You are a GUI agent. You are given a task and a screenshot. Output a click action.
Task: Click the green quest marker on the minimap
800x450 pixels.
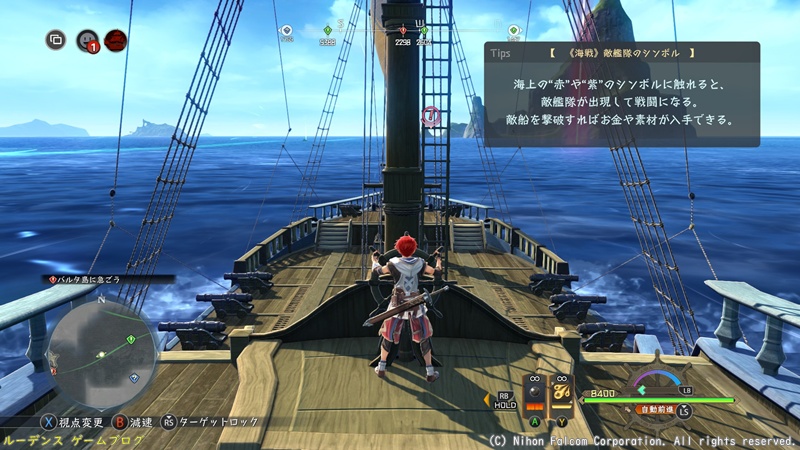131,339
